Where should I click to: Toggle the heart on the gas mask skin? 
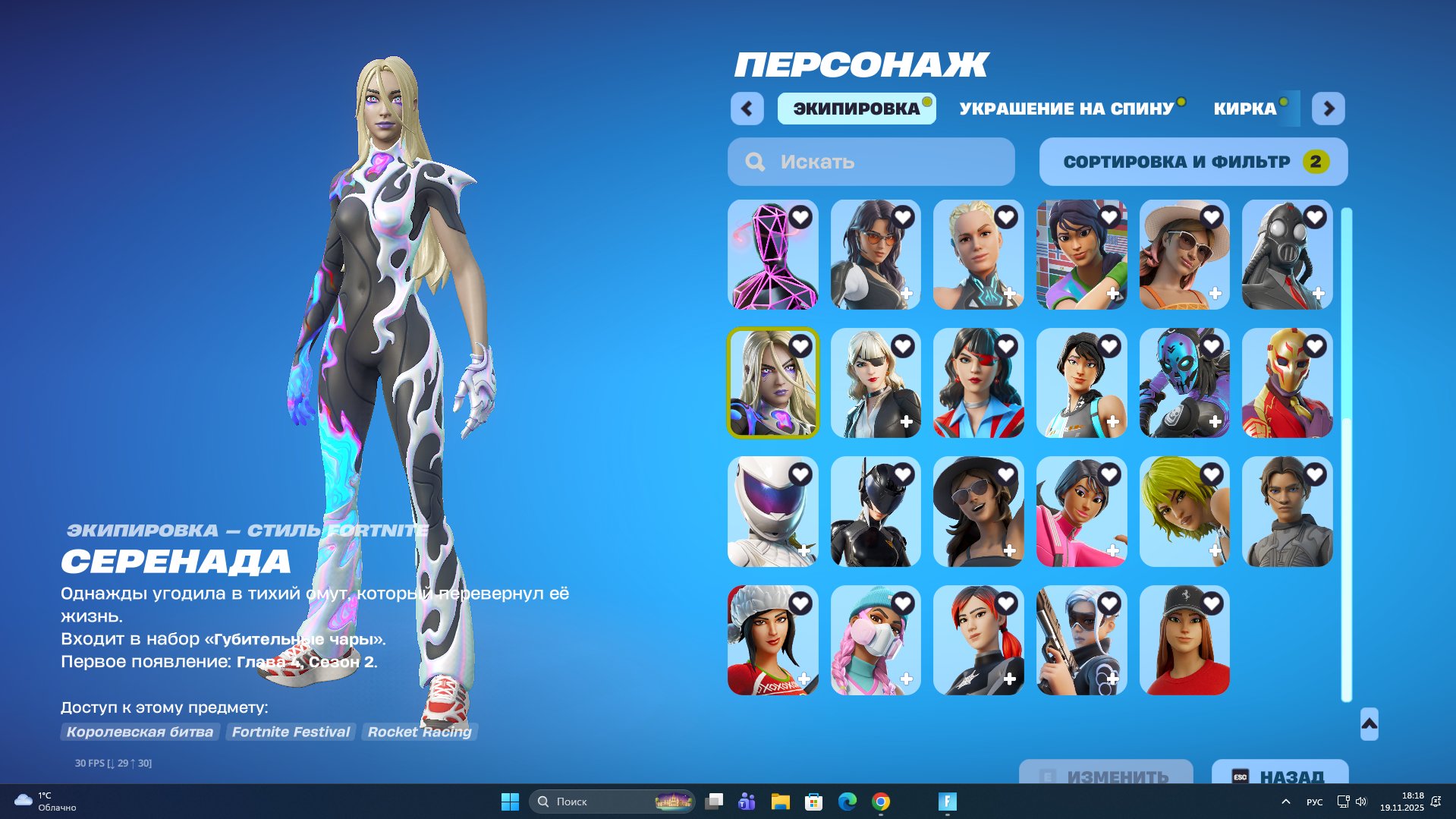point(1318,216)
